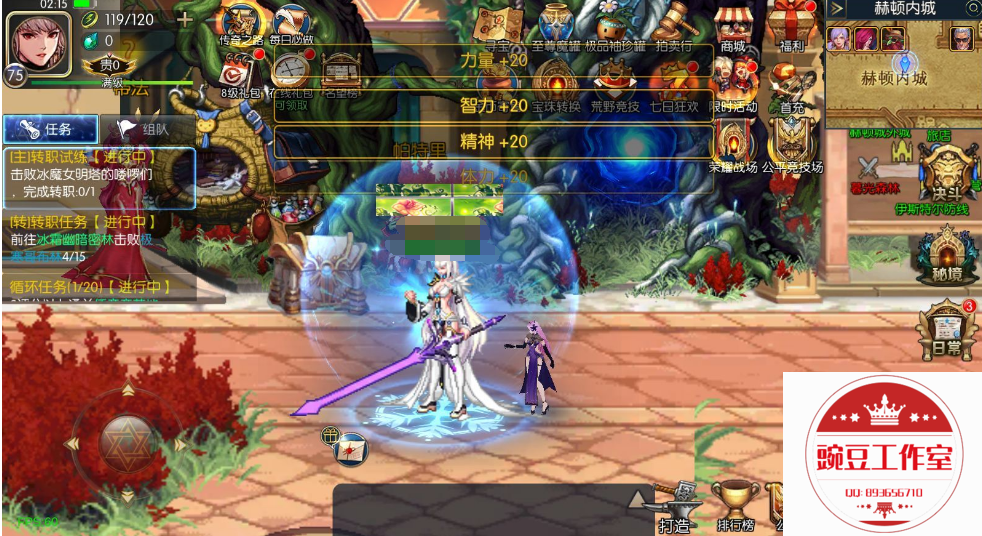Tap the plus button beside stamina 119/120
Viewport: 982px width, 536px height.
click(x=185, y=19)
